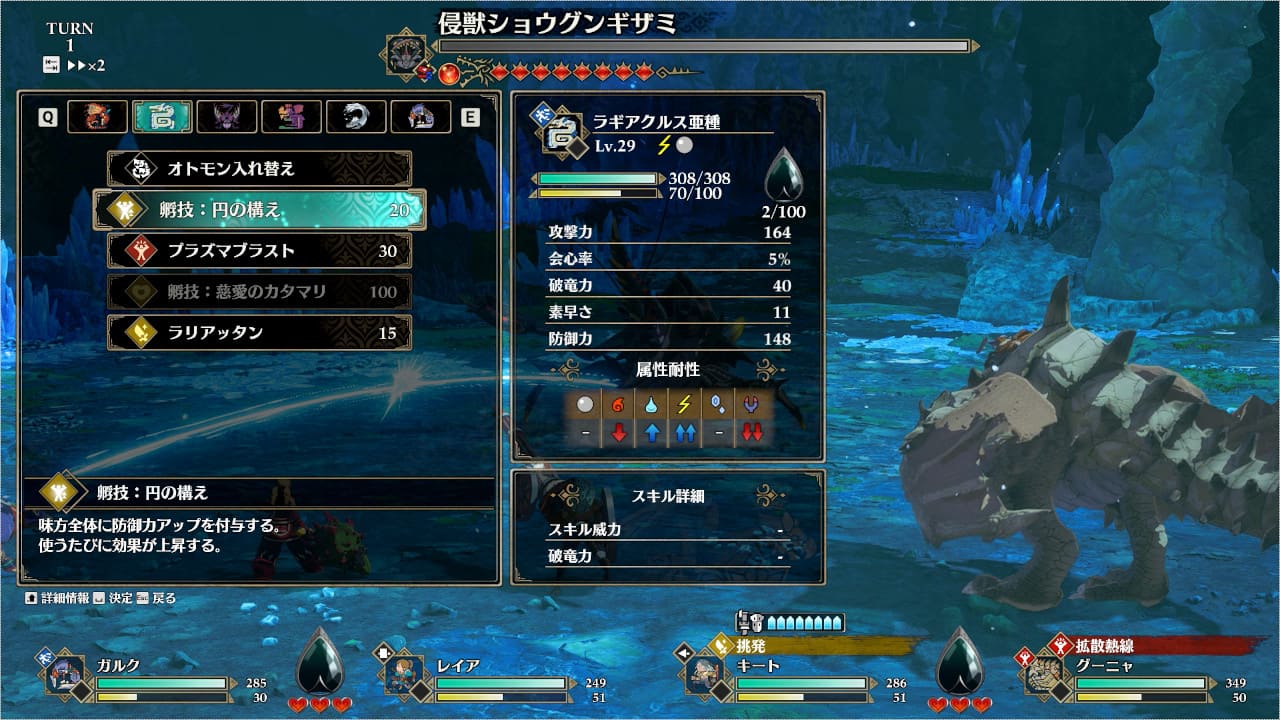The height and width of the screenshot is (720, 1280).
Task: Switch to the pink and yellow monster tab
Action: [x=291, y=117]
